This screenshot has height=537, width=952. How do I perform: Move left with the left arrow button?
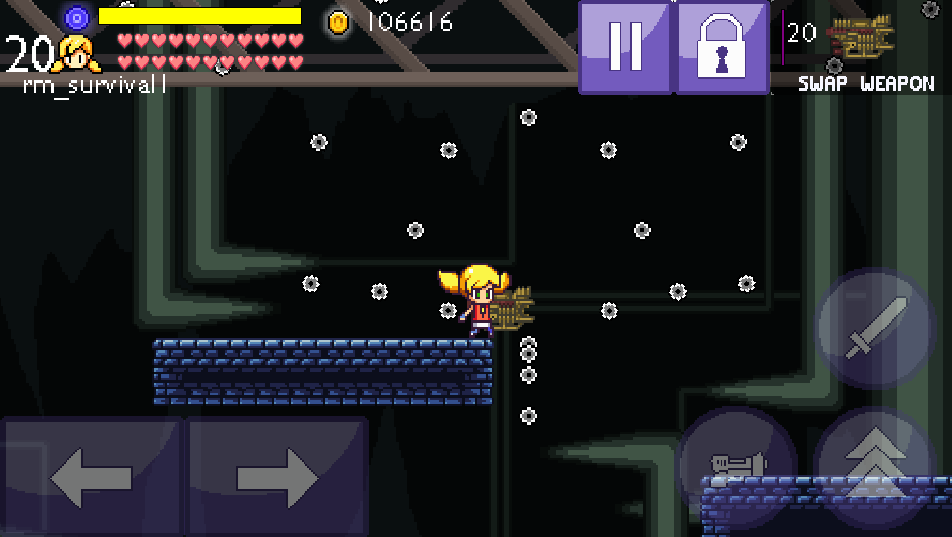tap(91, 477)
